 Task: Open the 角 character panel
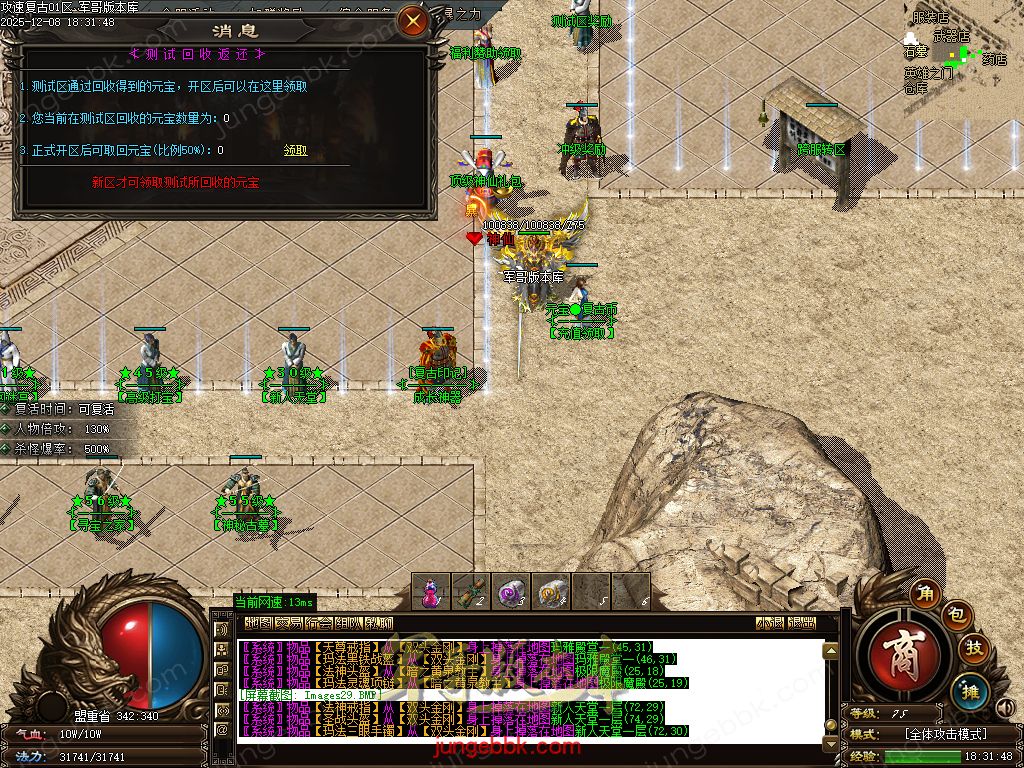(927, 594)
